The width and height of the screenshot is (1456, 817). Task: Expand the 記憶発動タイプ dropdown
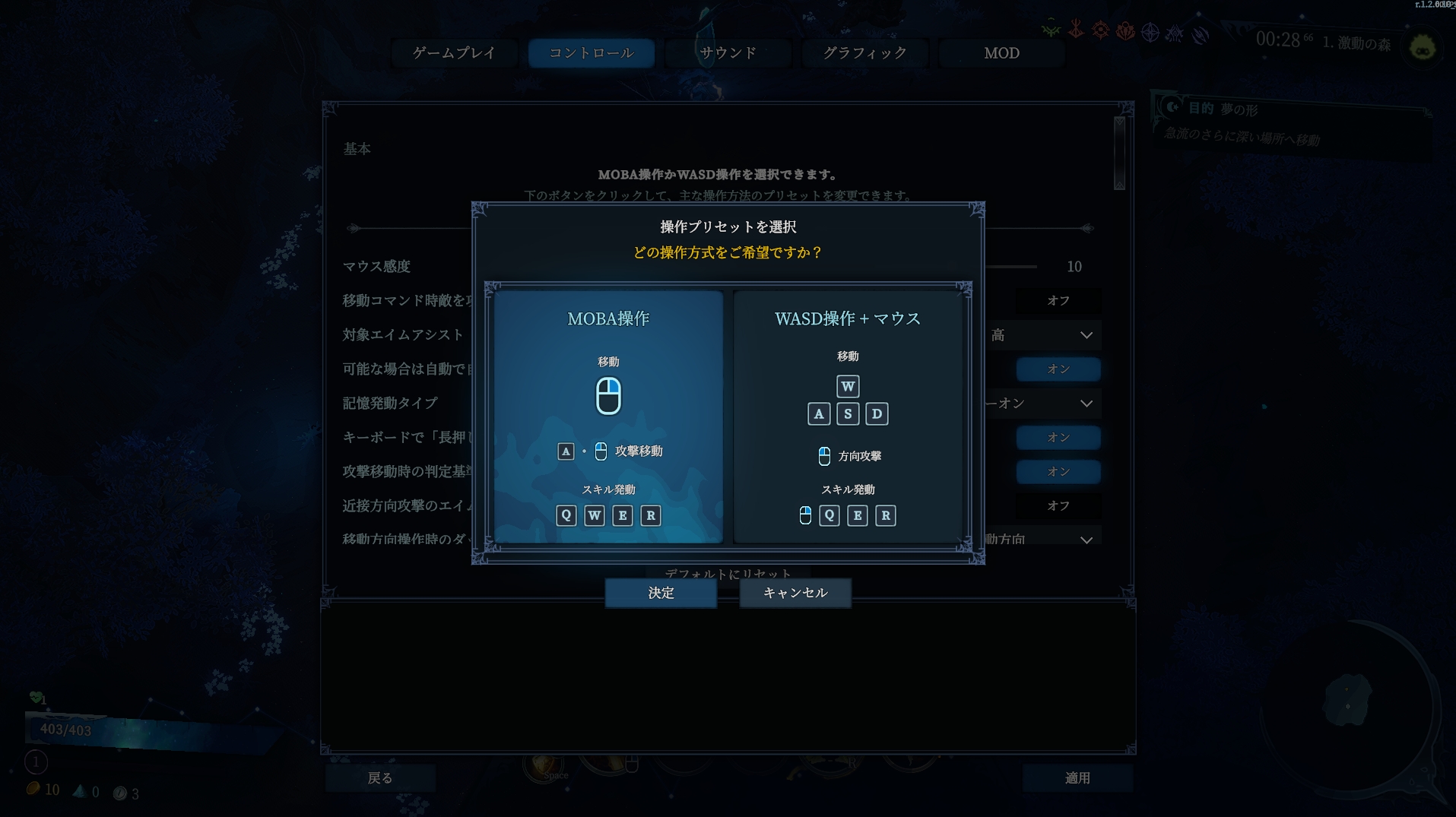(1045, 403)
